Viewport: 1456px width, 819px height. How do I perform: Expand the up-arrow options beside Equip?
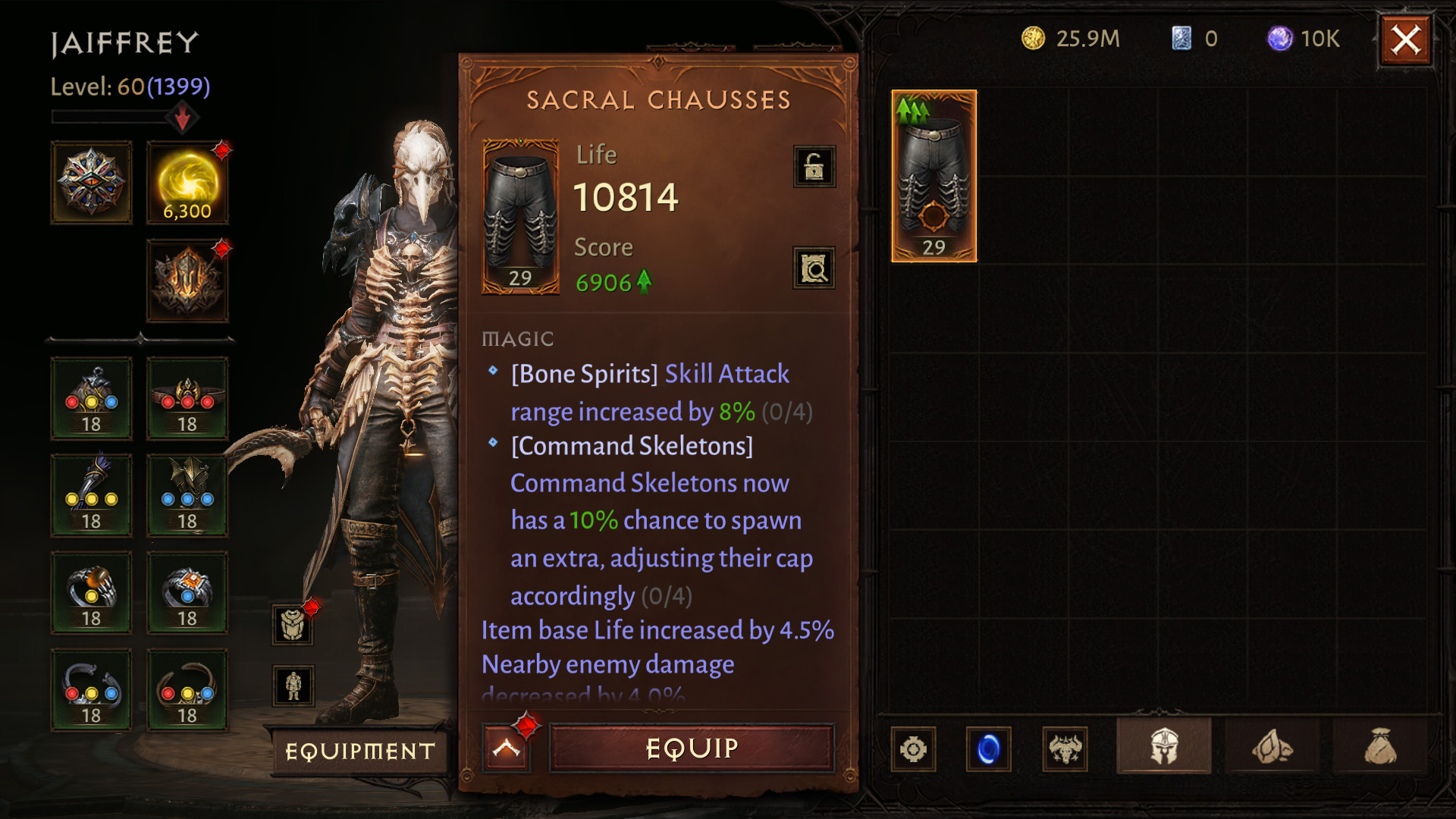(x=506, y=748)
